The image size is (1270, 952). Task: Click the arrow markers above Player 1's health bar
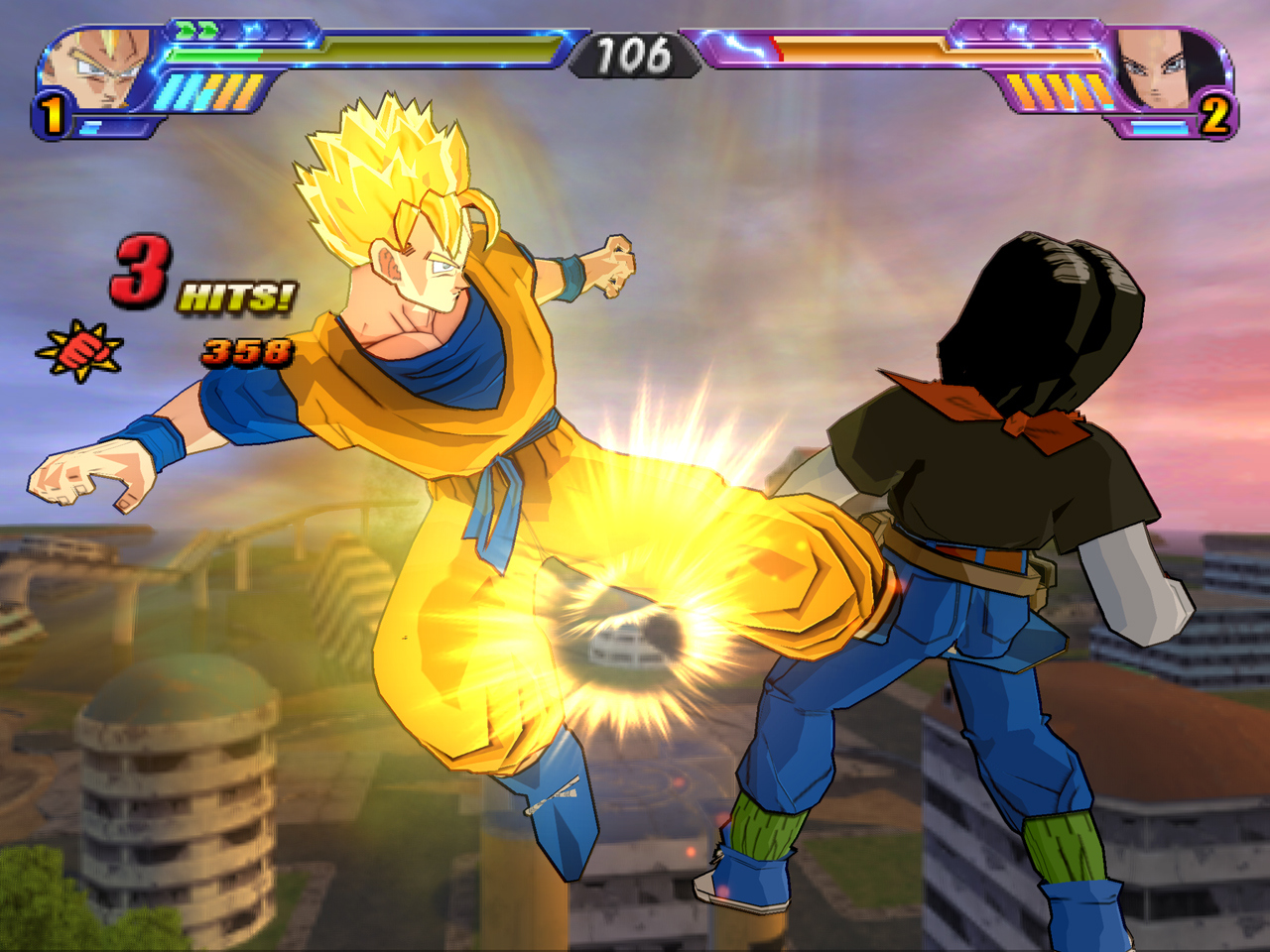195,28
